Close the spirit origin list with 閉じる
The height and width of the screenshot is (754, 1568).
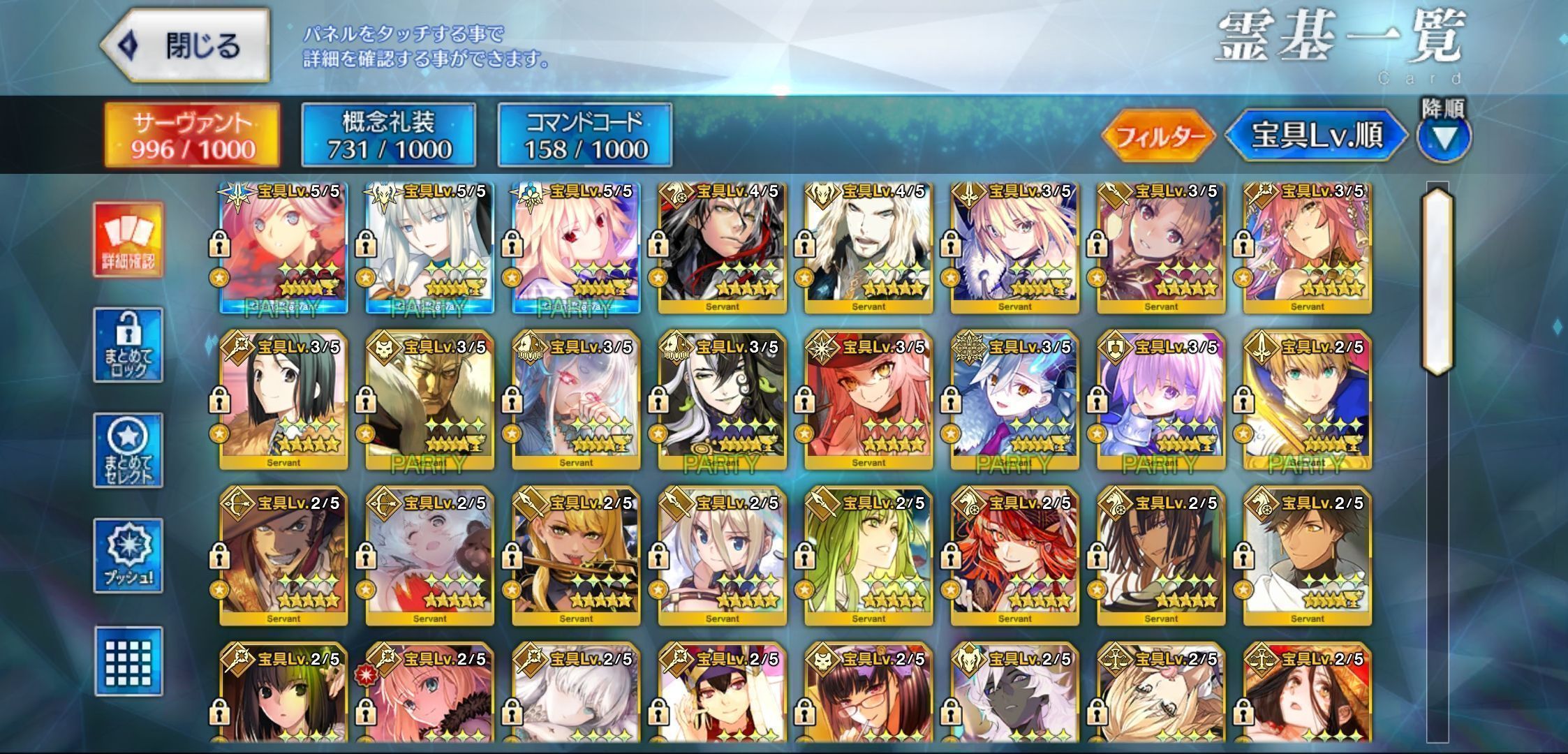(186, 46)
